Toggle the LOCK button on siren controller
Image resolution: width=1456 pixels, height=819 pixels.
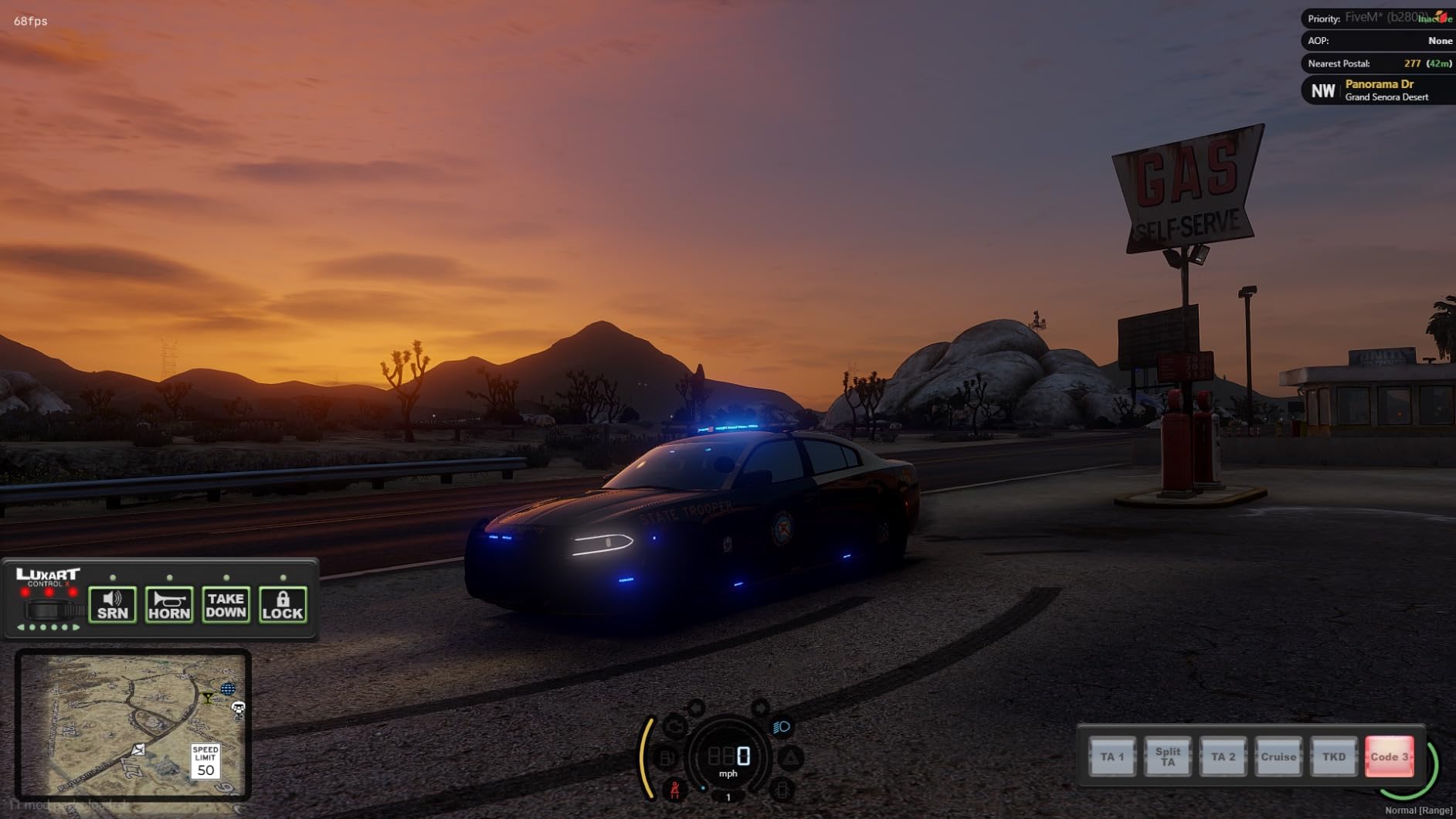point(283,604)
